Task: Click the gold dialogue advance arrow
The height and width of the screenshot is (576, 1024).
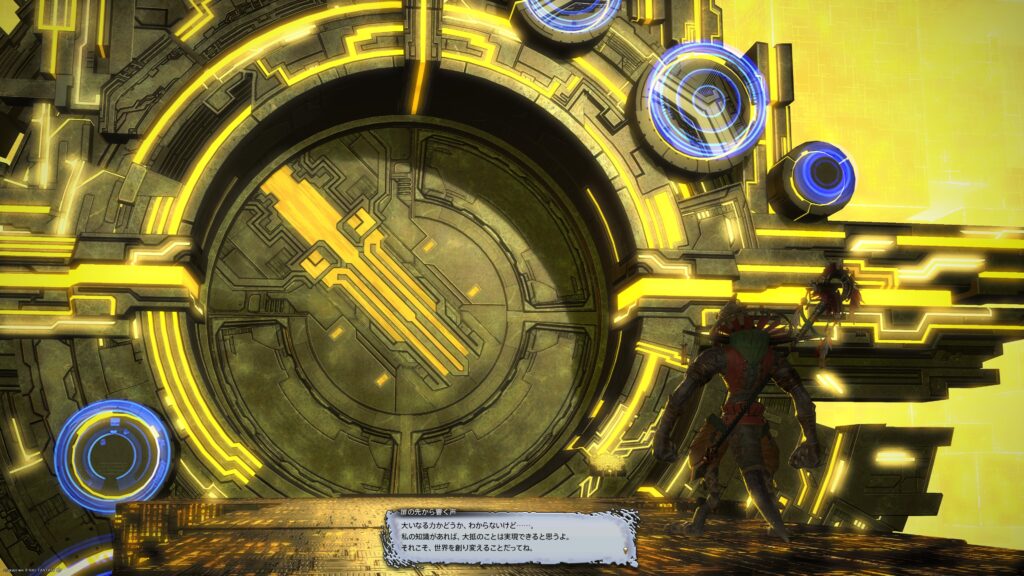Action: (625, 549)
